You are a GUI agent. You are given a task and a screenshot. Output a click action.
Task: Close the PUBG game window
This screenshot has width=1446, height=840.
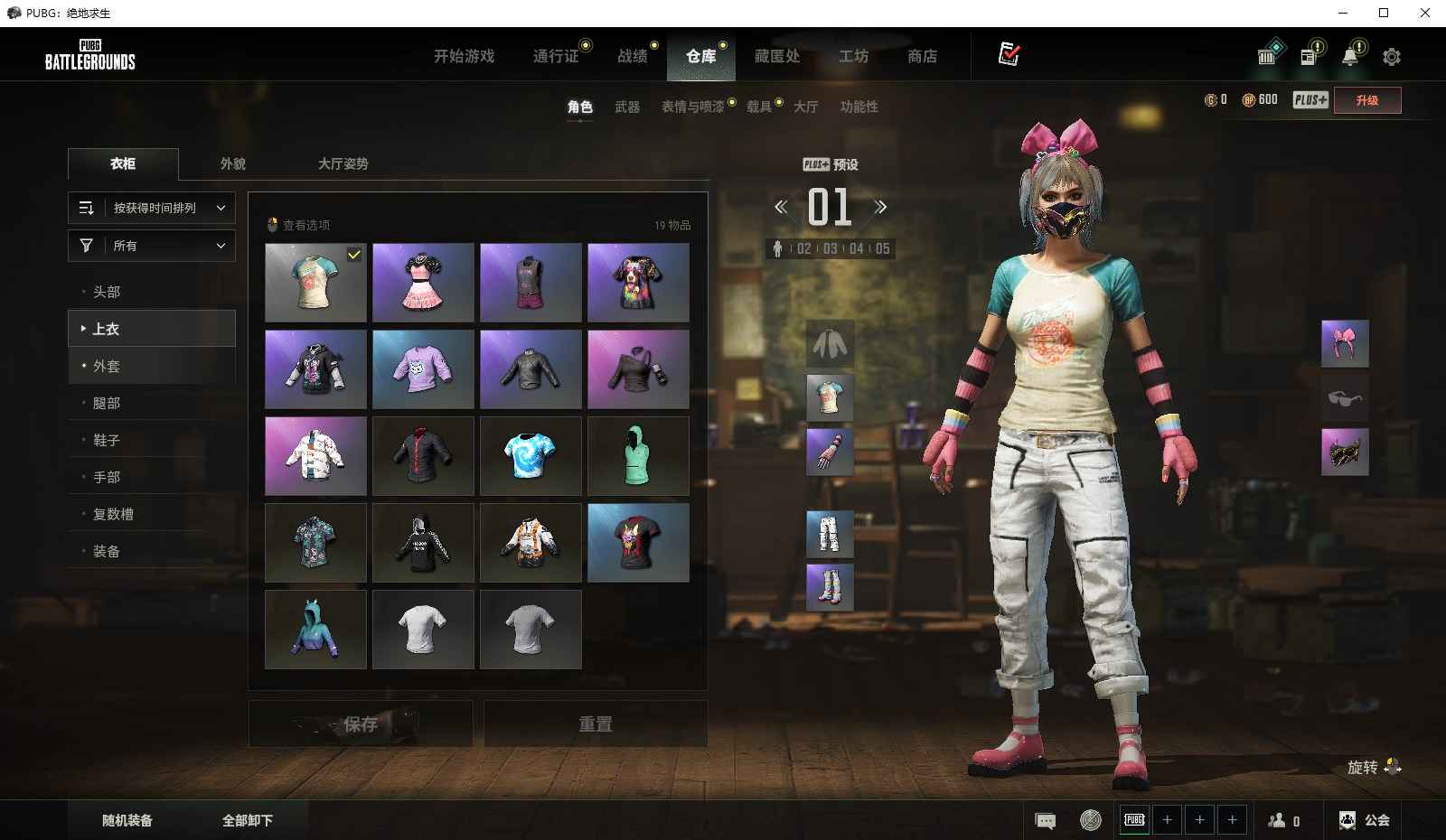pos(1425,13)
